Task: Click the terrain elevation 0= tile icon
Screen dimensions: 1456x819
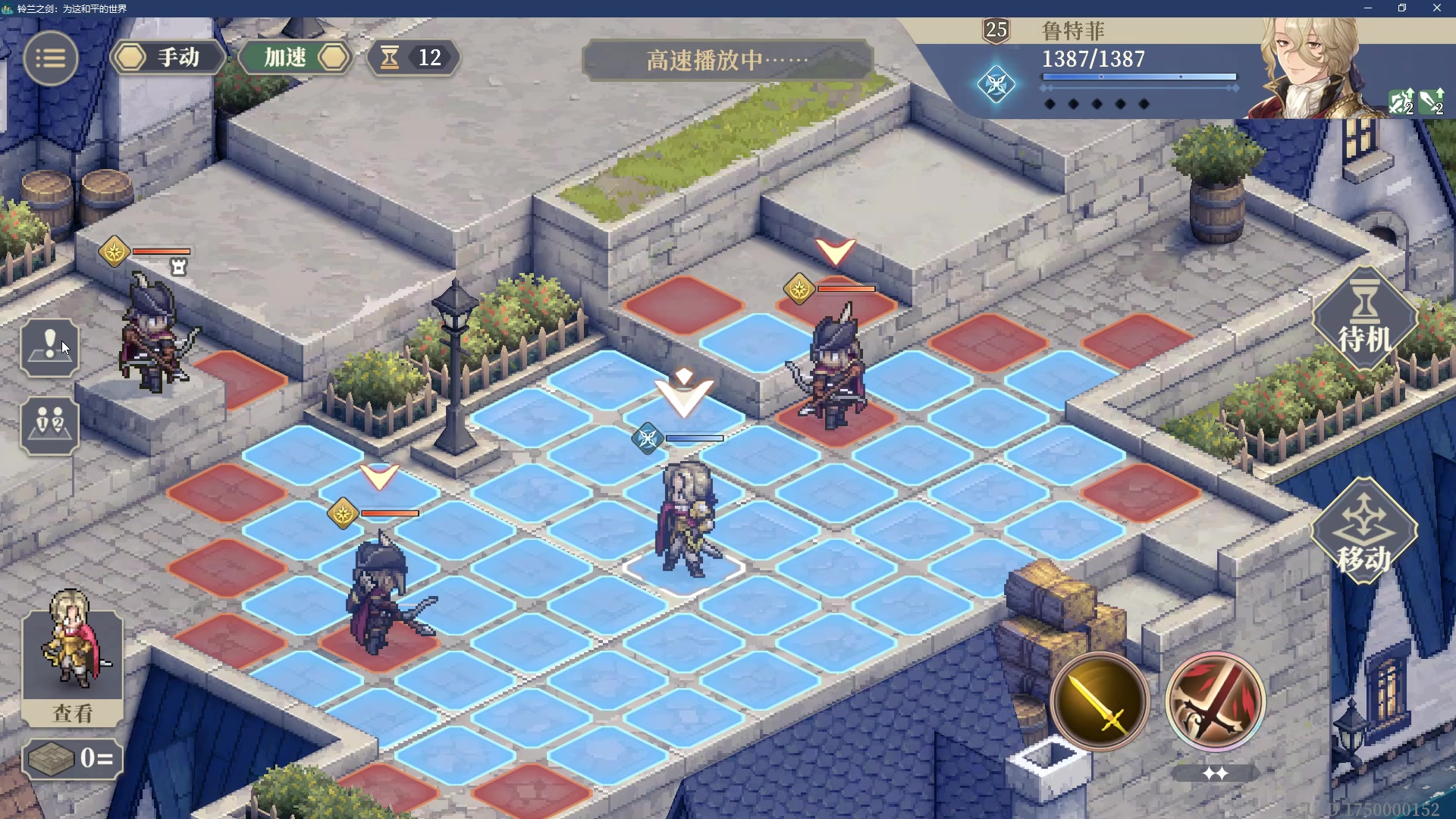Action: [x=71, y=758]
